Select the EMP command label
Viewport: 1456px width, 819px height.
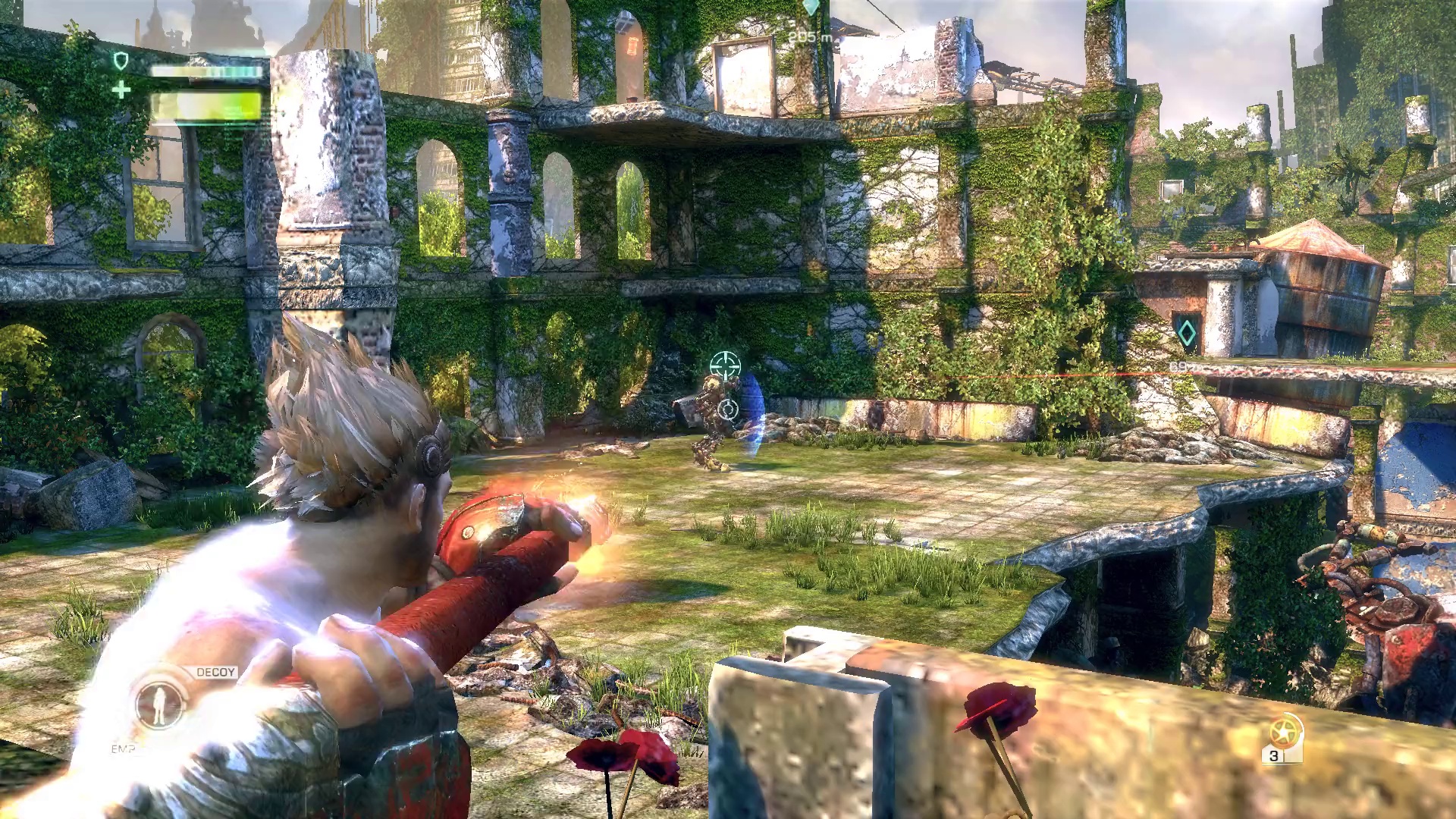pyautogui.click(x=123, y=748)
